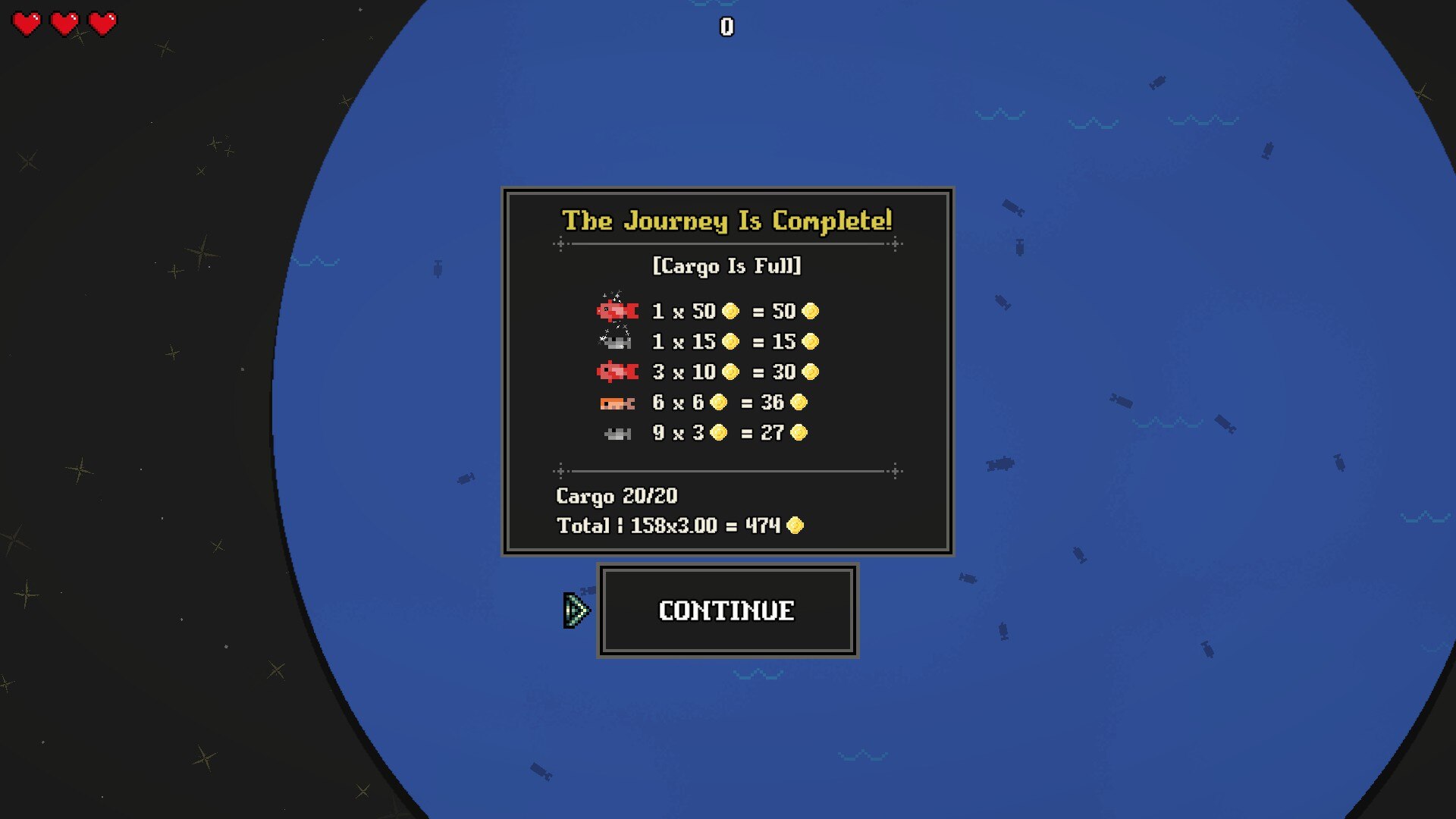Viewport: 1456px width, 819px height.
Task: Click the CONTINUE button
Action: click(726, 610)
